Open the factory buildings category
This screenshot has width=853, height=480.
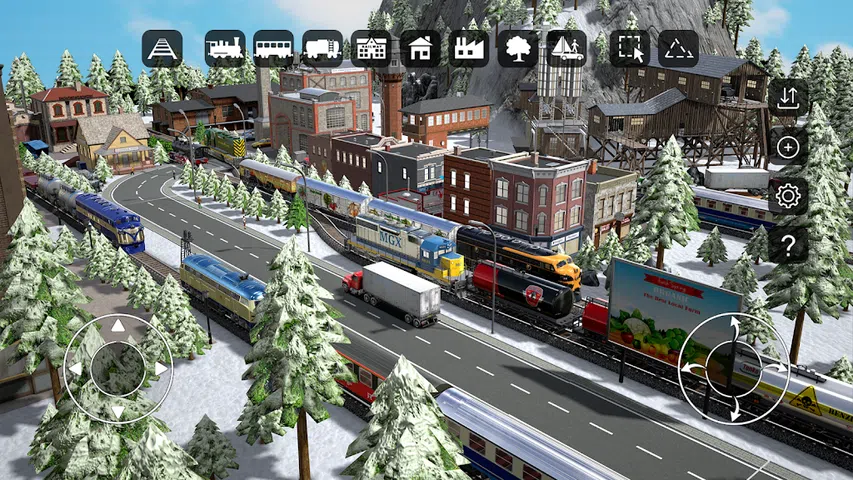(469, 48)
